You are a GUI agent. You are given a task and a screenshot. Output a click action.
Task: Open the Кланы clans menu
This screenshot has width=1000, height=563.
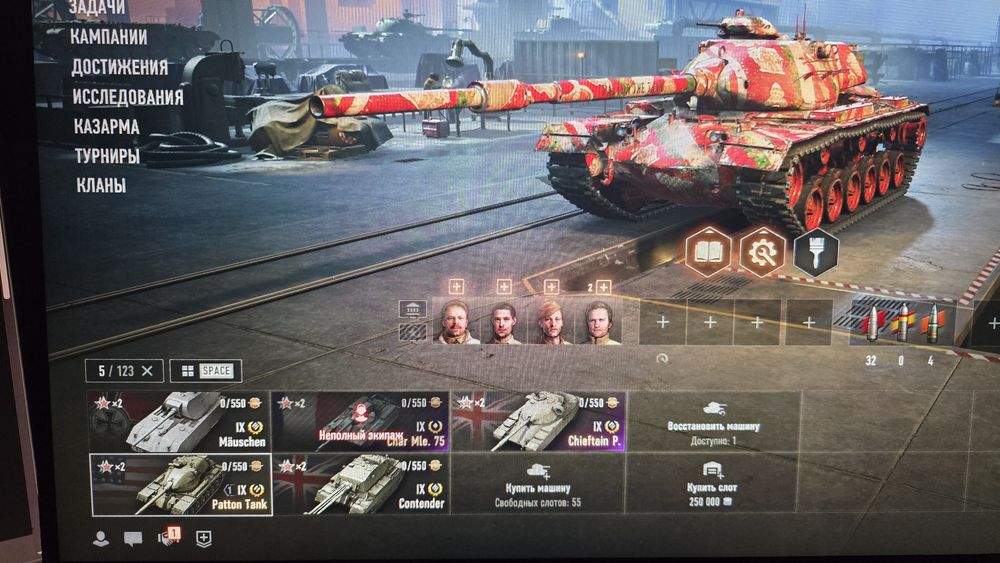[100, 185]
